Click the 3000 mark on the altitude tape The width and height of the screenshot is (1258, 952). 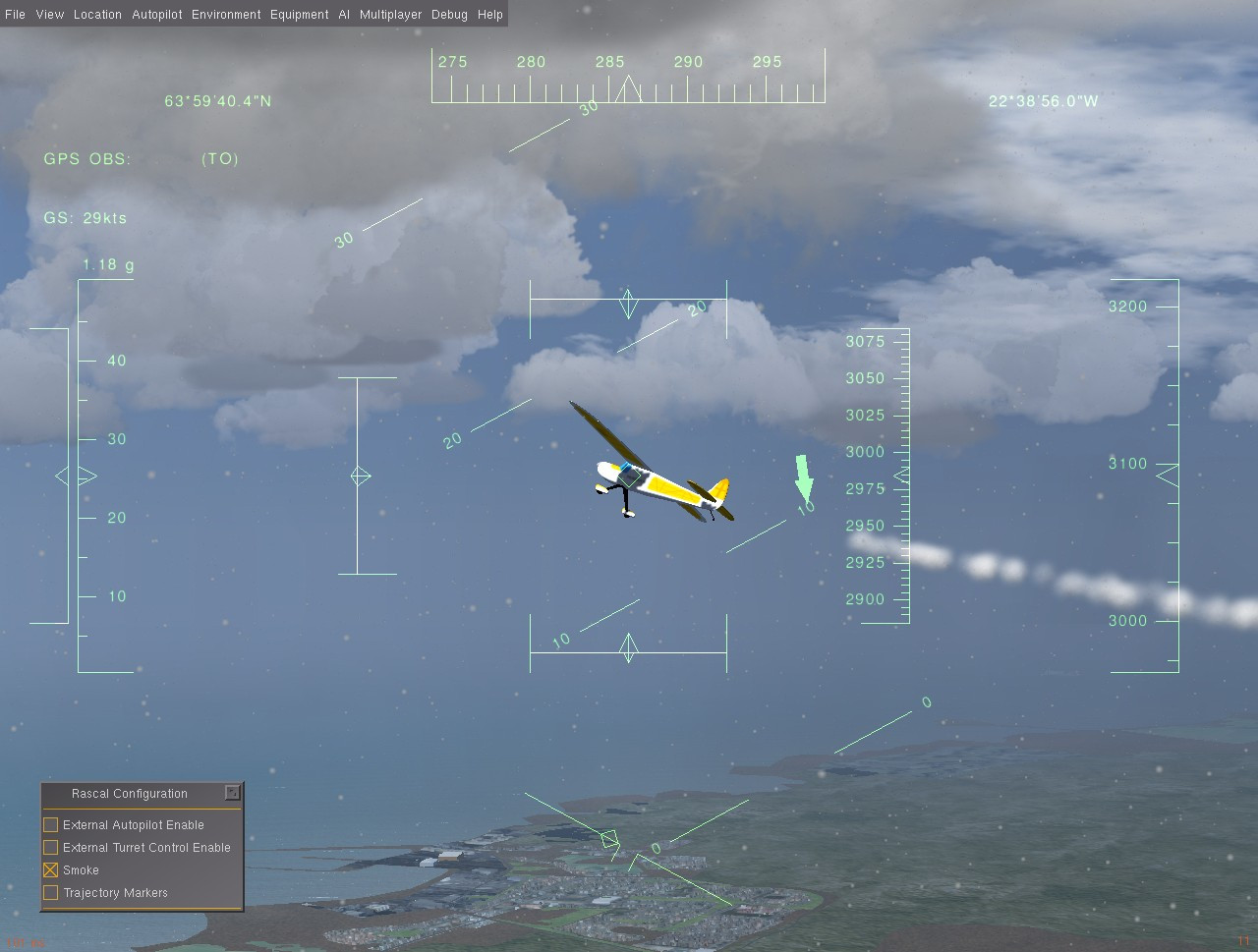[x=865, y=452]
